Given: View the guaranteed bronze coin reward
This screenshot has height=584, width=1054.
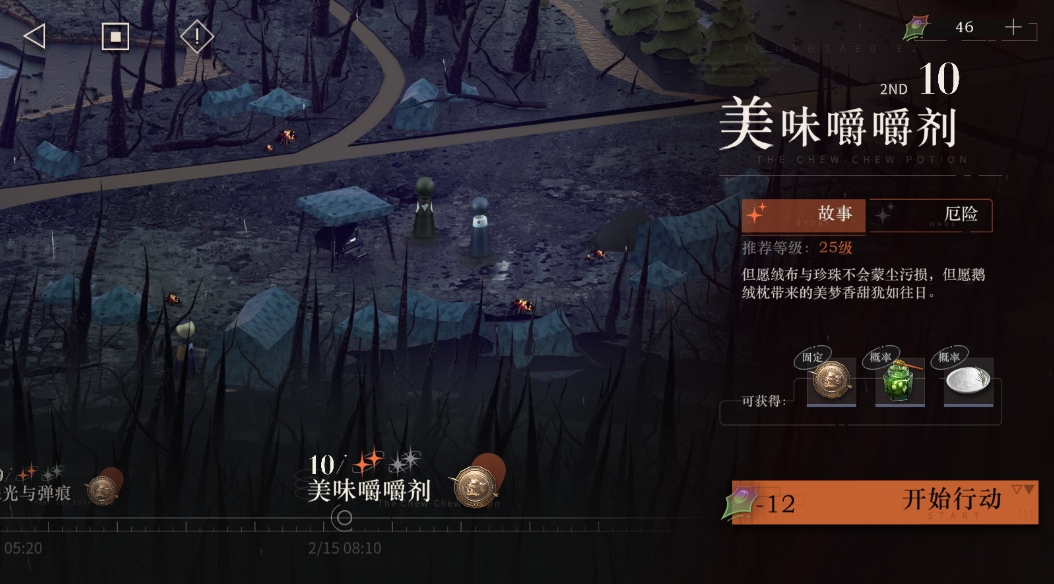Looking at the screenshot, I should 831,383.
